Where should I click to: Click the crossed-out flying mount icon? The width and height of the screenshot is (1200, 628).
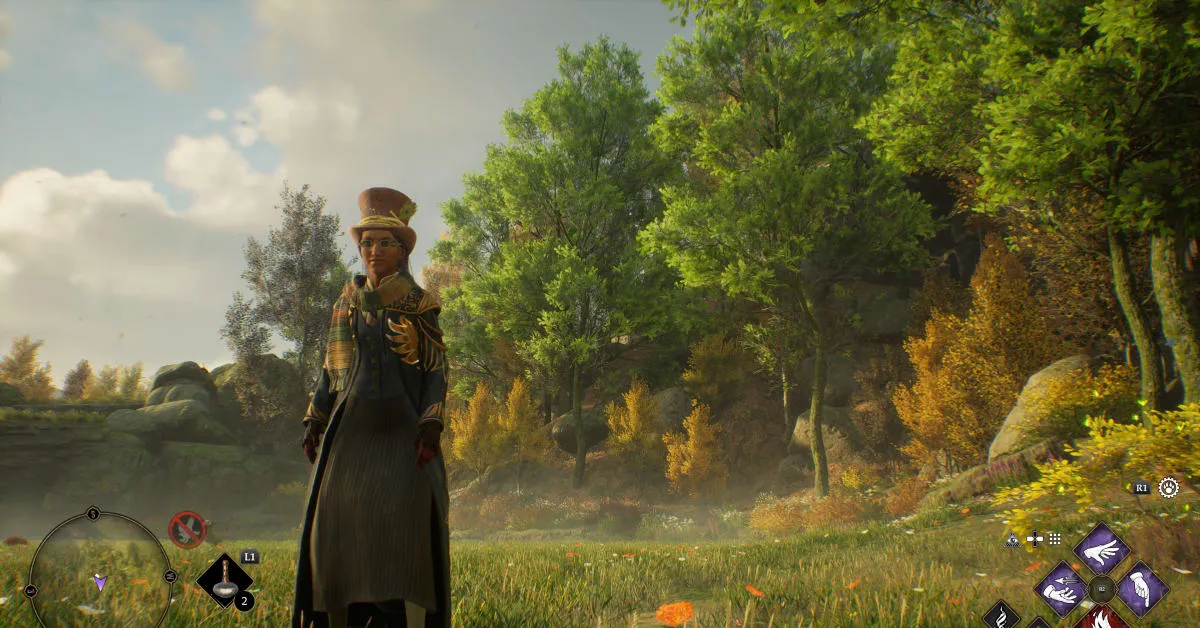click(x=187, y=528)
